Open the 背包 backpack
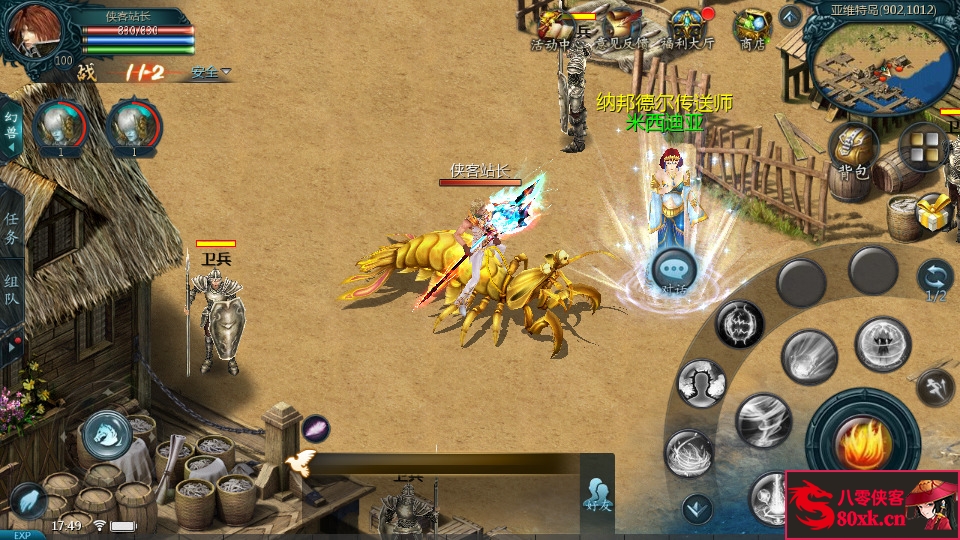This screenshot has width=960, height=540. (x=853, y=148)
